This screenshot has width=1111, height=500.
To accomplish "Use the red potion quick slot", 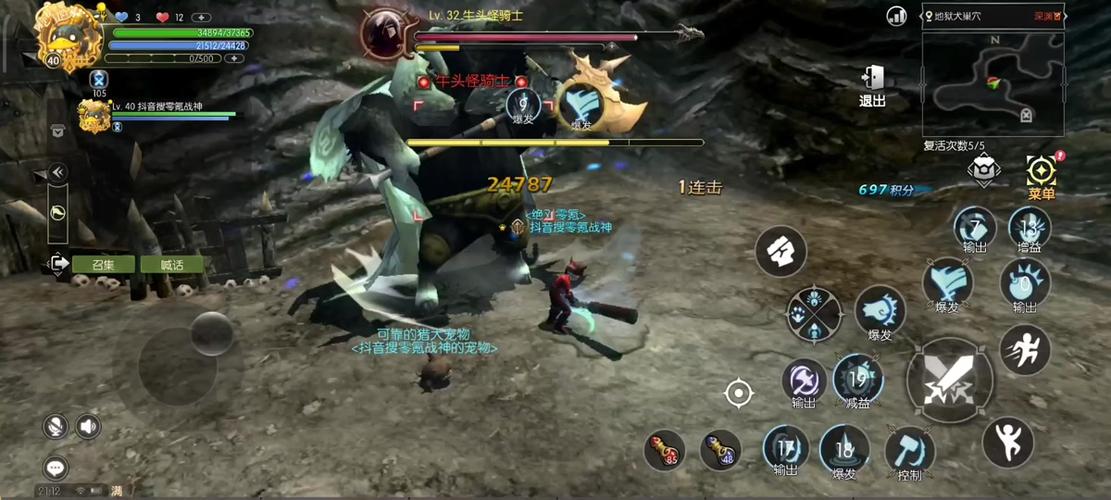I will 663,450.
